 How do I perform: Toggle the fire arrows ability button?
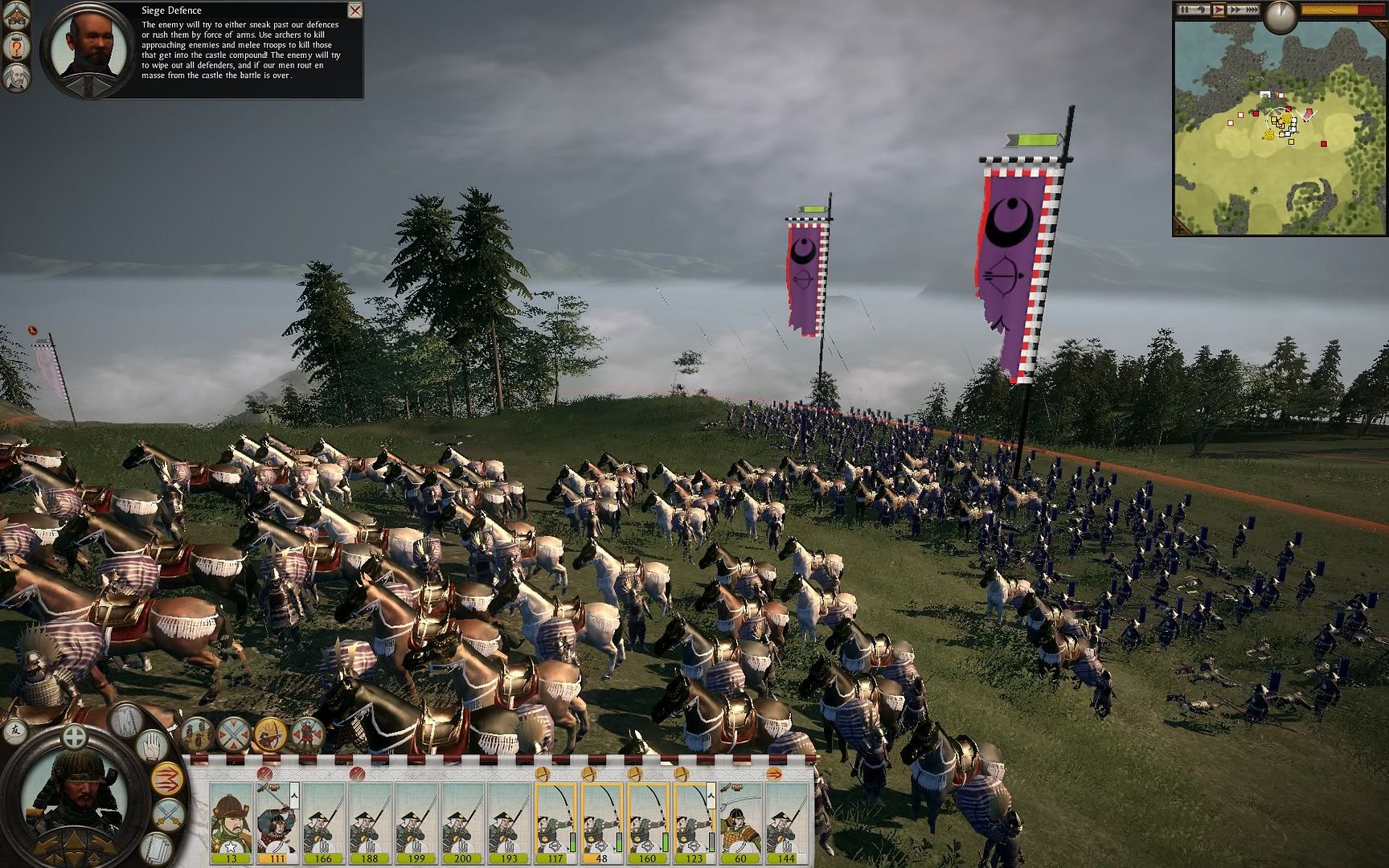point(166,778)
